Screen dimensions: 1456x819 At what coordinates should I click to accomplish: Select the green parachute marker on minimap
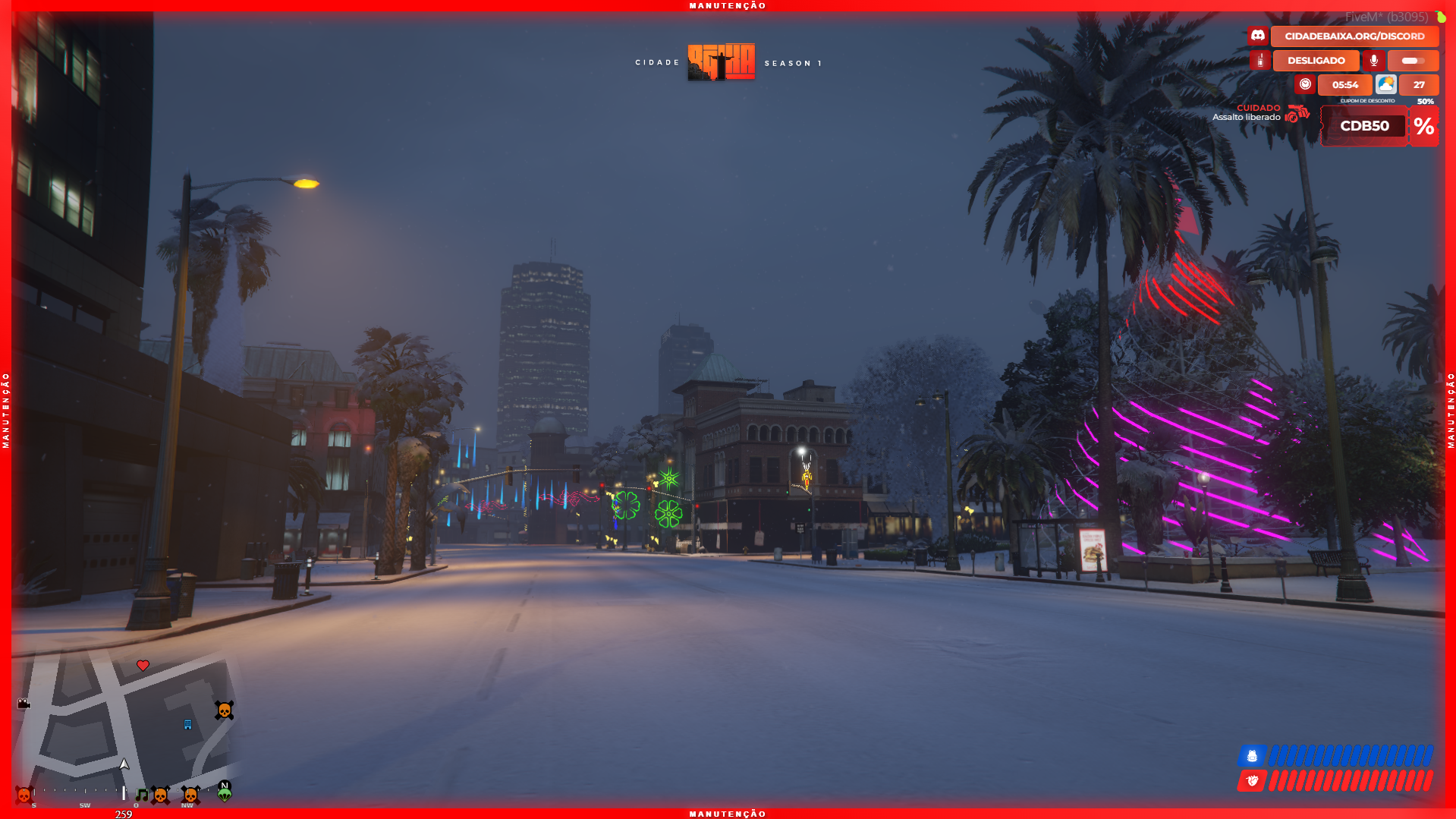coord(225,795)
